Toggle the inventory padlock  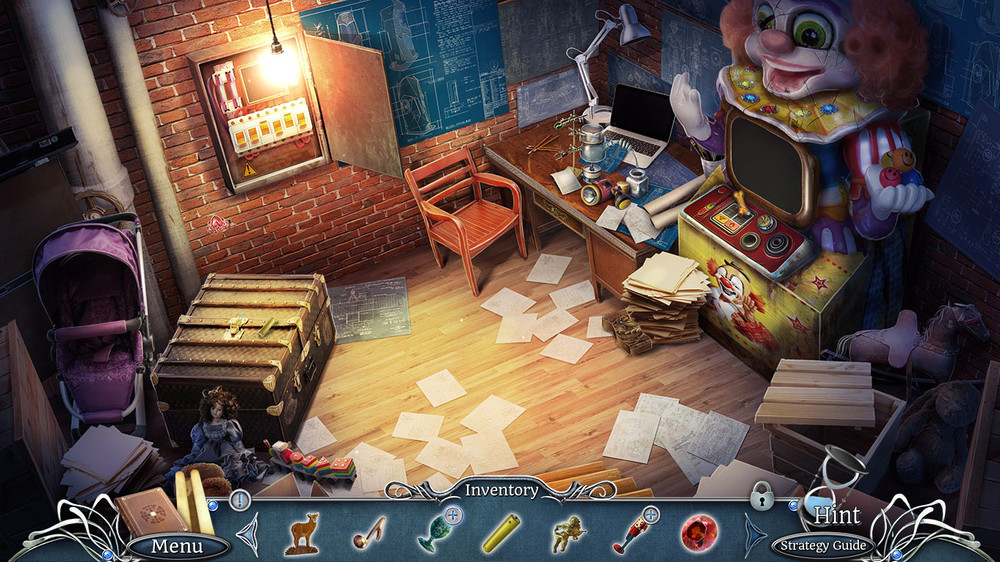pos(762,496)
